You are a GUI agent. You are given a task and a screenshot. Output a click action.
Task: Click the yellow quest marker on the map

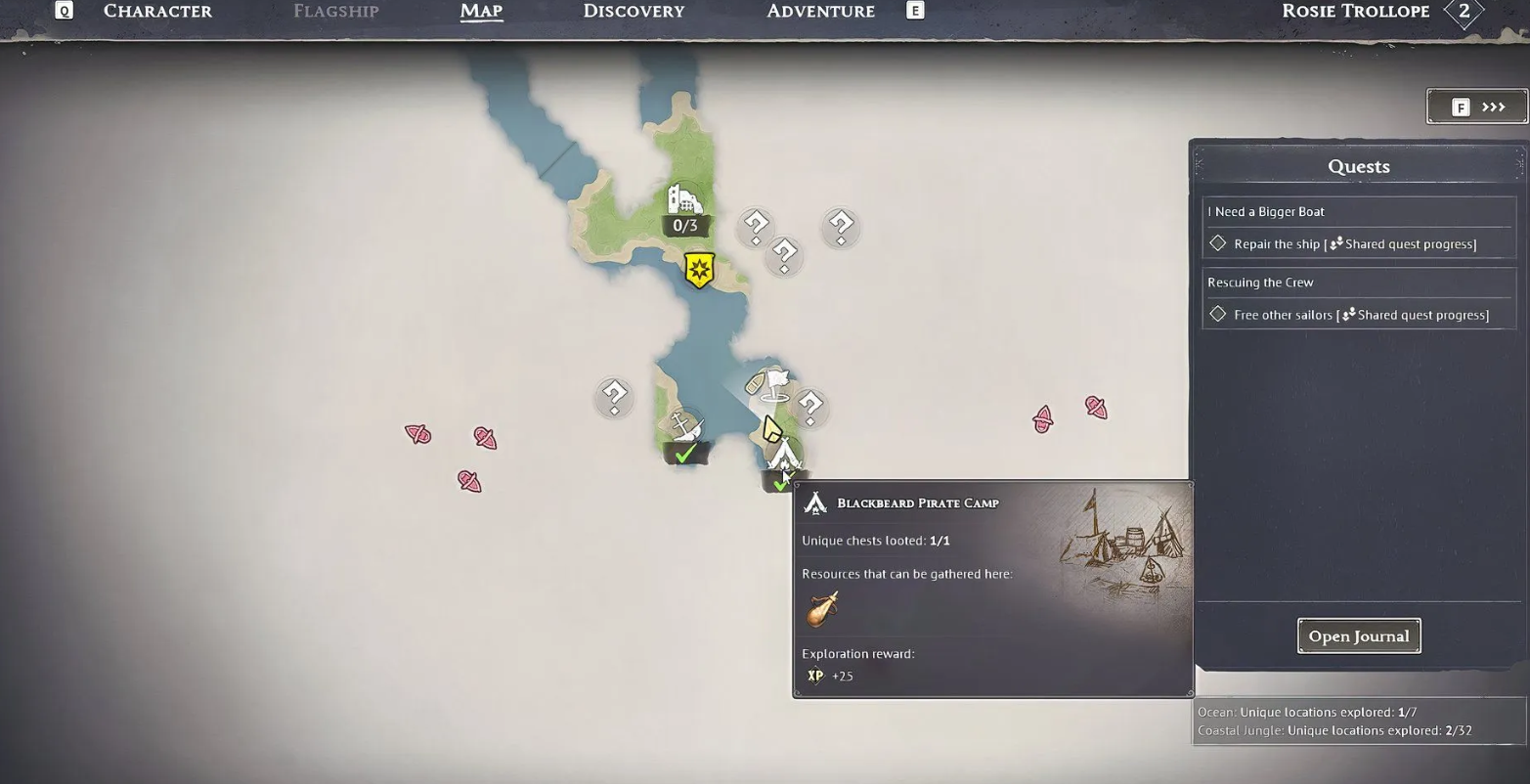699,270
